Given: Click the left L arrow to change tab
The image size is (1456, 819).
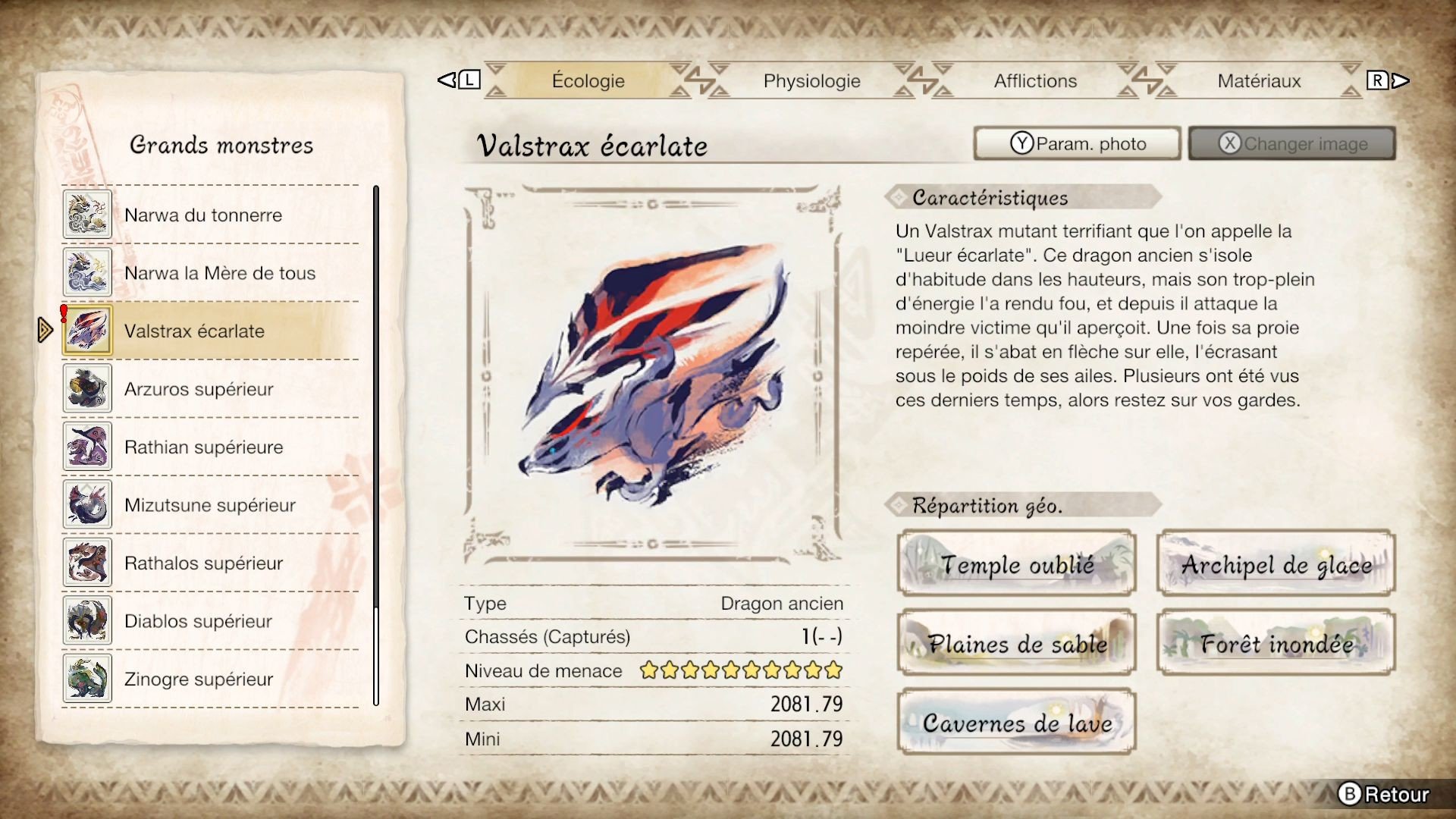Looking at the screenshot, I should point(455,79).
